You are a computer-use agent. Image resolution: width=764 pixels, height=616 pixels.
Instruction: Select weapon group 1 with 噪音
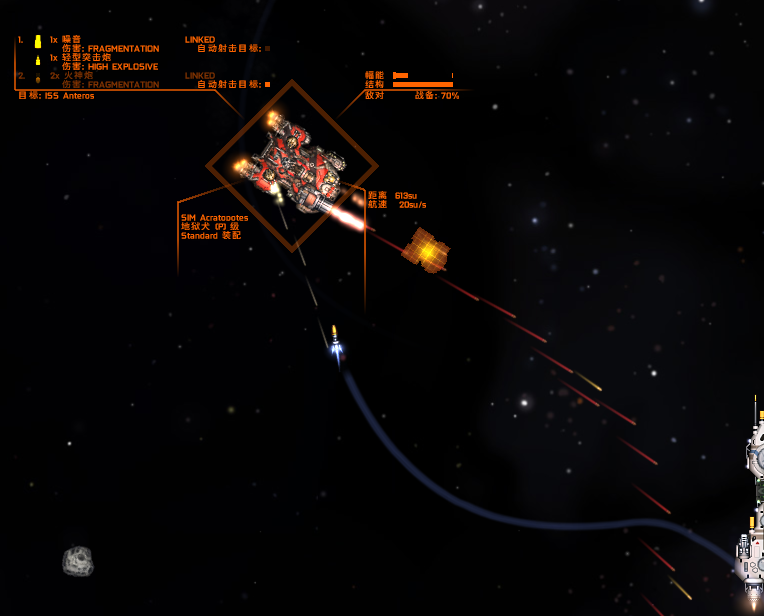point(68,40)
